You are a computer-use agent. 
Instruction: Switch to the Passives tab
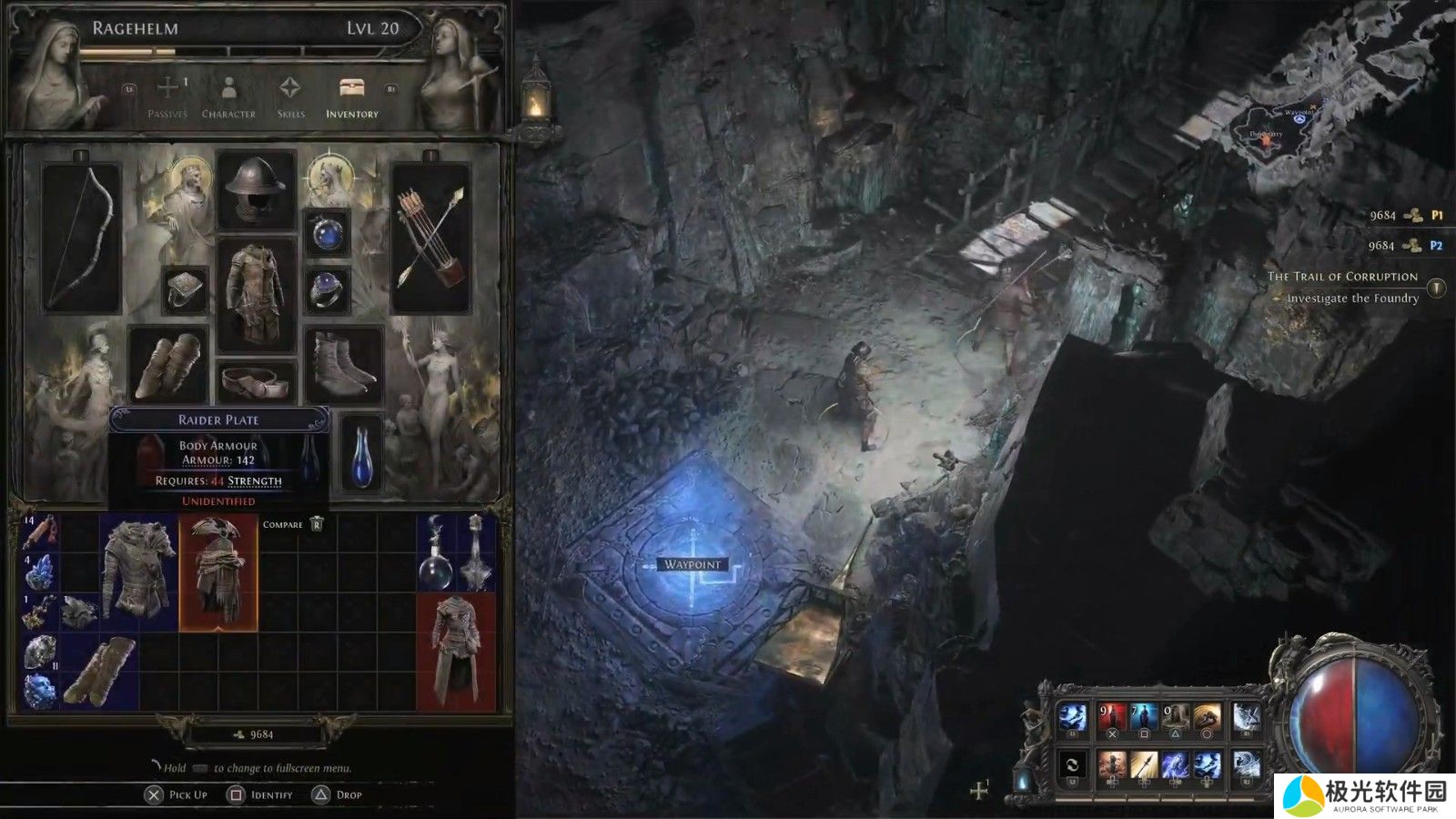(167, 96)
